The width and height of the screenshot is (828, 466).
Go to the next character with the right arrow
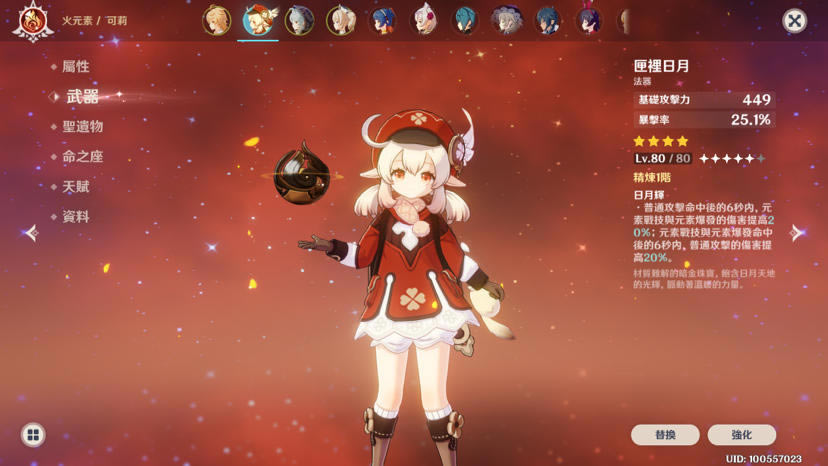[796, 233]
